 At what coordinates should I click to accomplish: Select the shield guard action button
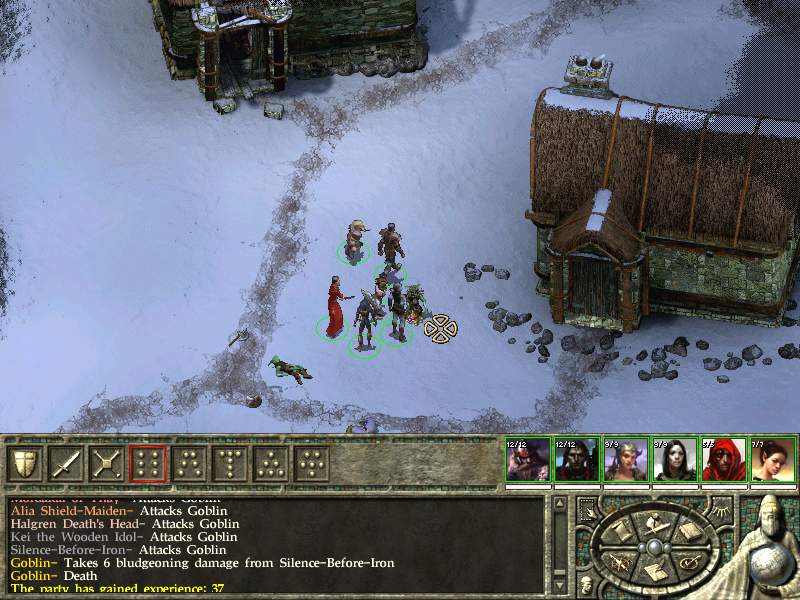tap(24, 463)
